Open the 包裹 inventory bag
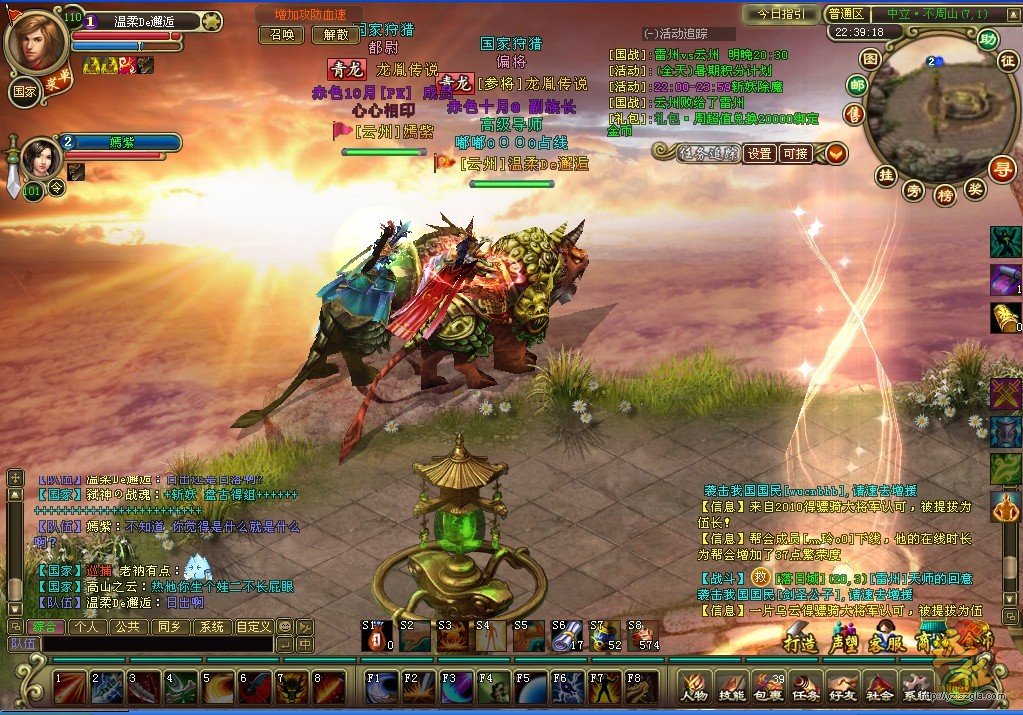 coord(769,687)
